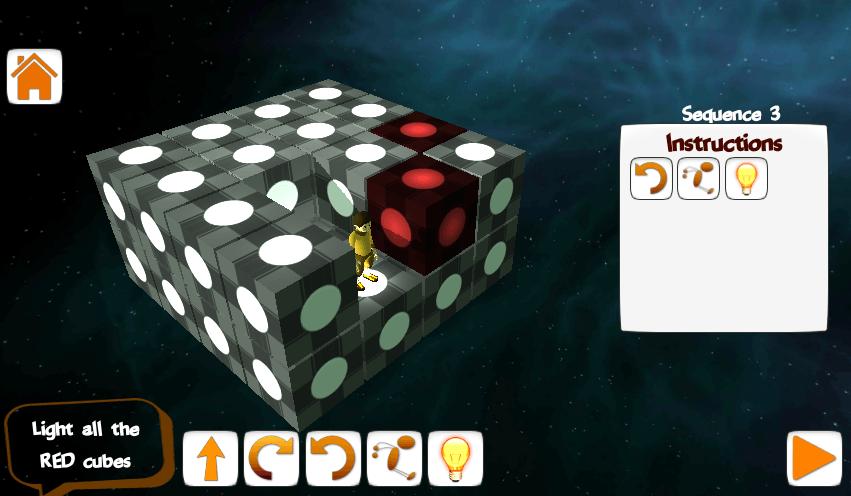Image resolution: width=851 pixels, height=496 pixels.
Task: Run the sequence with the orange play button
Action: [813, 459]
